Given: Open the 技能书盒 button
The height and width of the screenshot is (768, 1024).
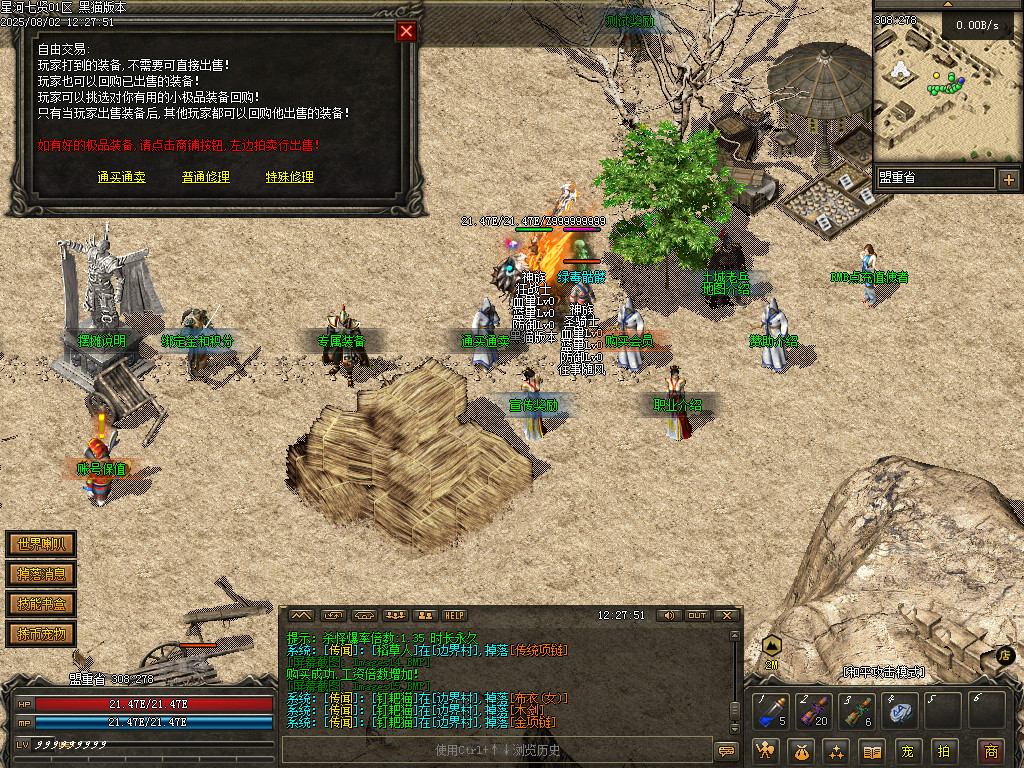Looking at the screenshot, I should coord(41,604).
